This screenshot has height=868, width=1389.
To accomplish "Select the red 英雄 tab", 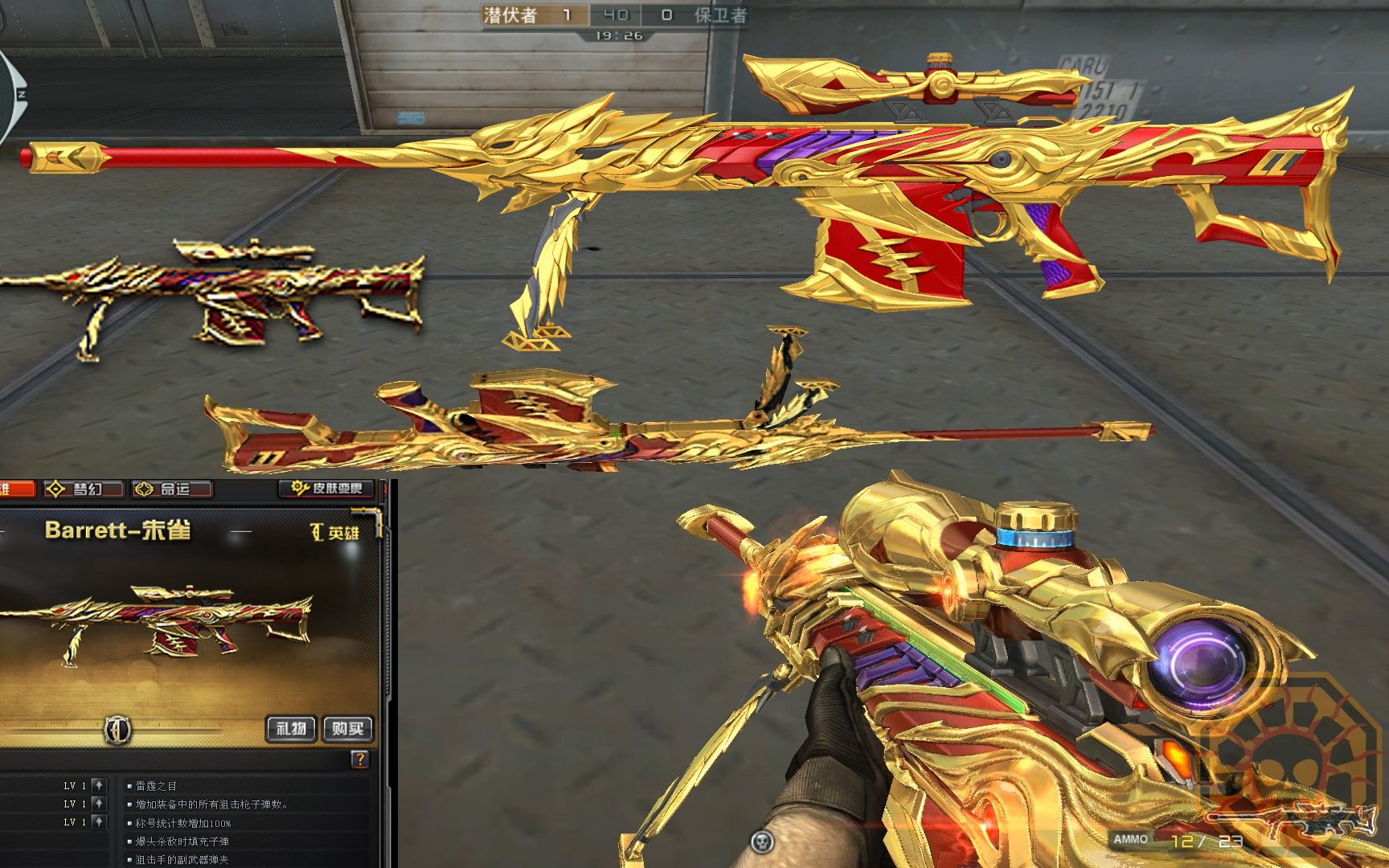I will [16, 489].
